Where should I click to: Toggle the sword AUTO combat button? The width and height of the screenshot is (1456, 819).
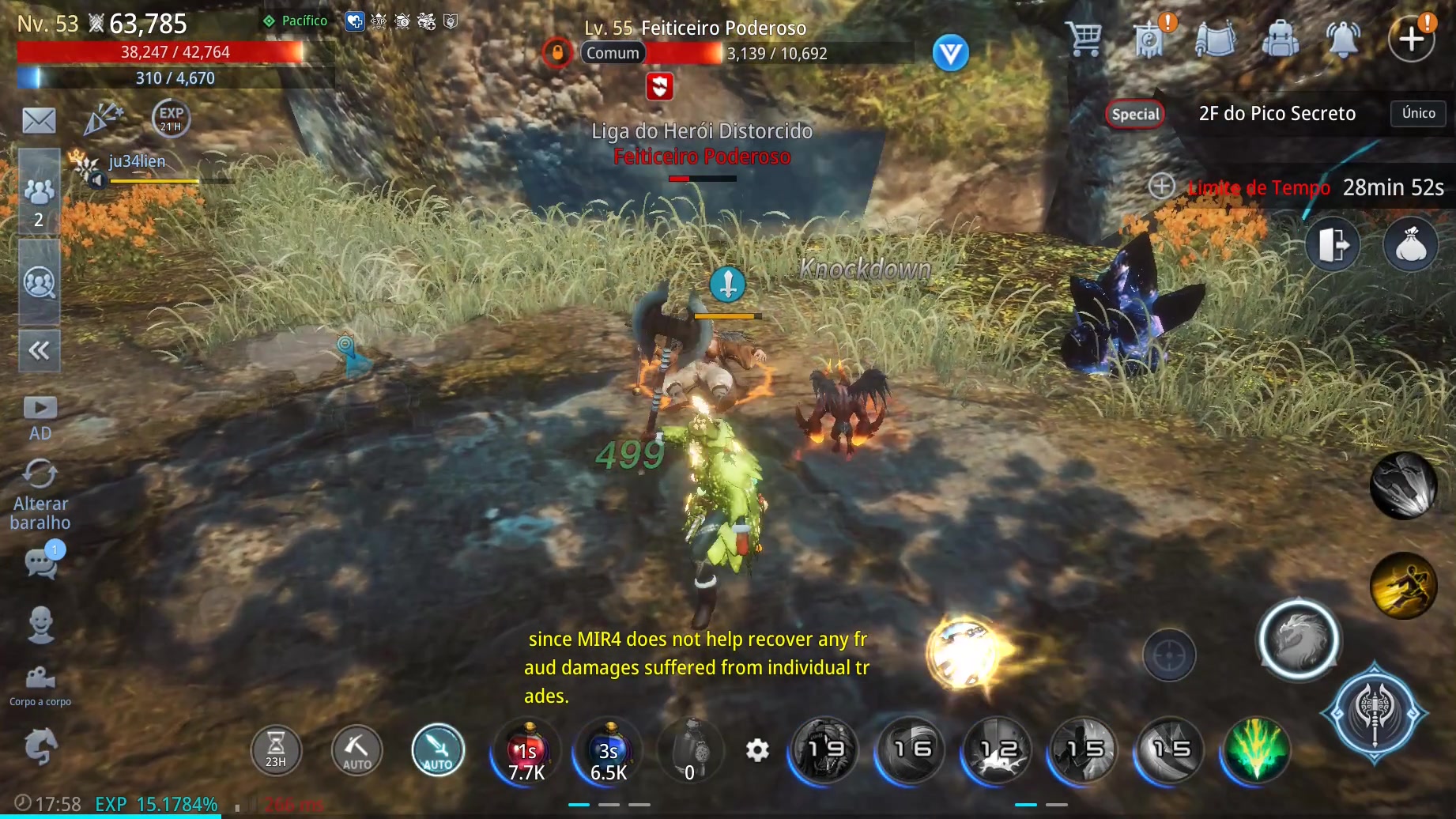pos(438,749)
